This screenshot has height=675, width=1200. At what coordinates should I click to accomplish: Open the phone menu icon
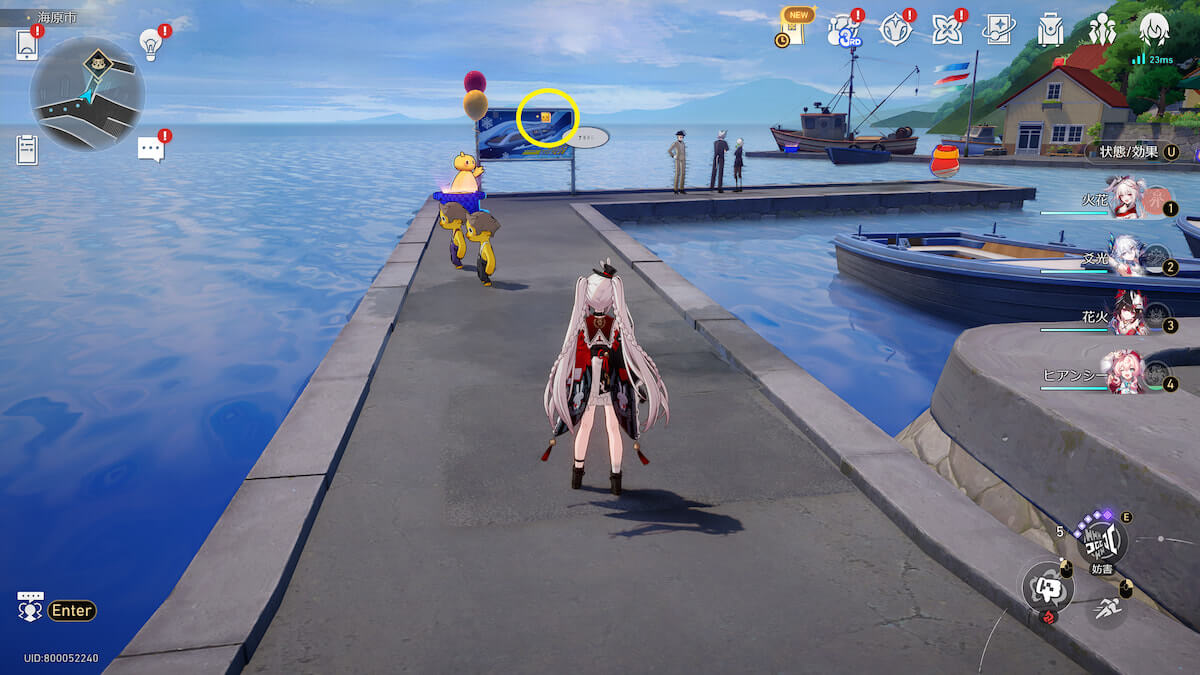click(x=27, y=45)
